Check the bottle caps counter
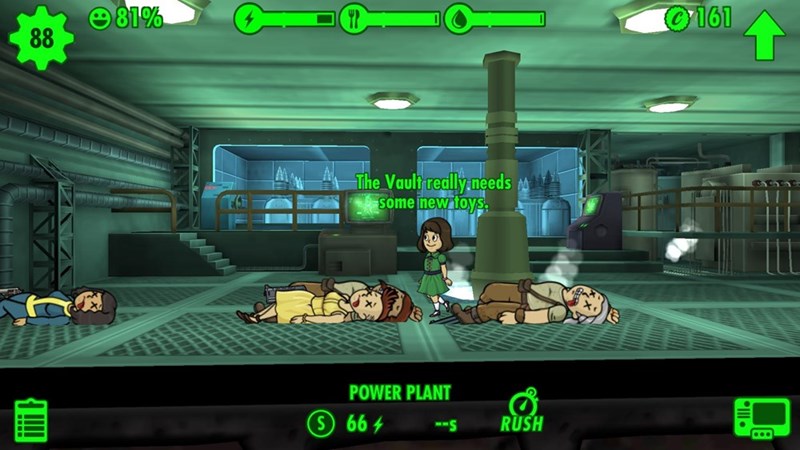Screen dimensions: 800x450 (x=699, y=17)
